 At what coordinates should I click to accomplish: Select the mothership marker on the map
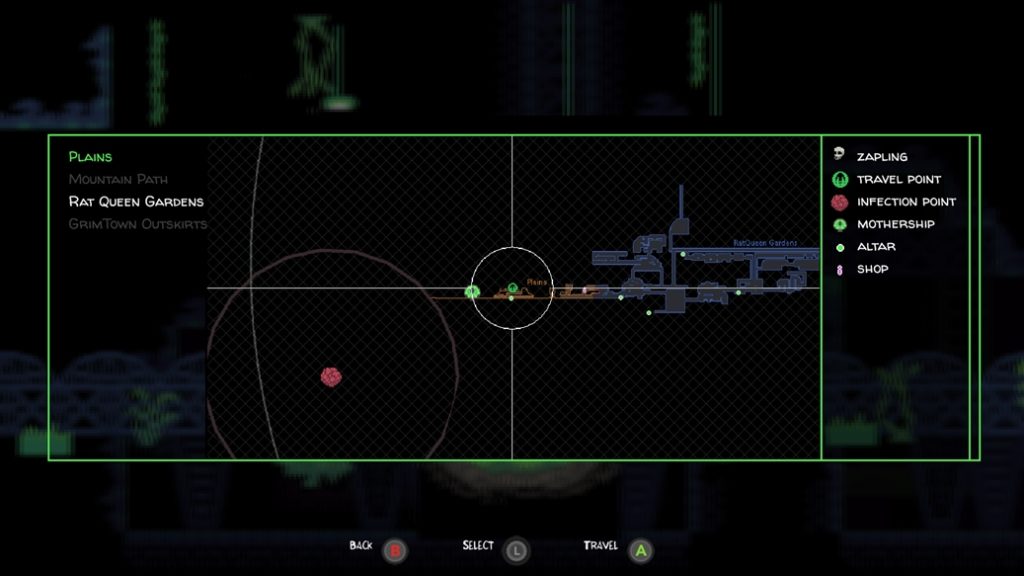pyautogui.click(x=472, y=292)
